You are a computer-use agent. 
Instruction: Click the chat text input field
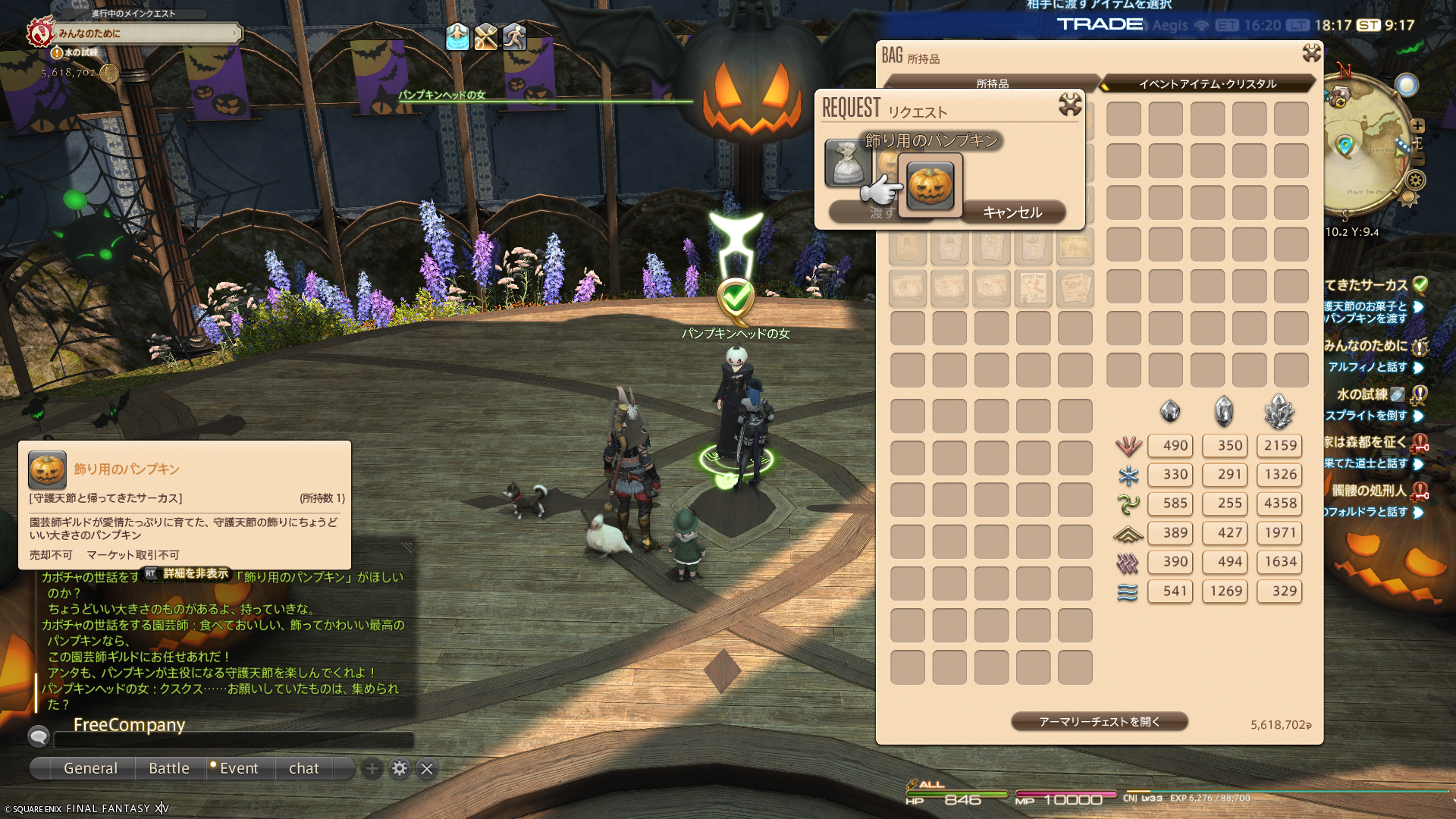(x=234, y=739)
